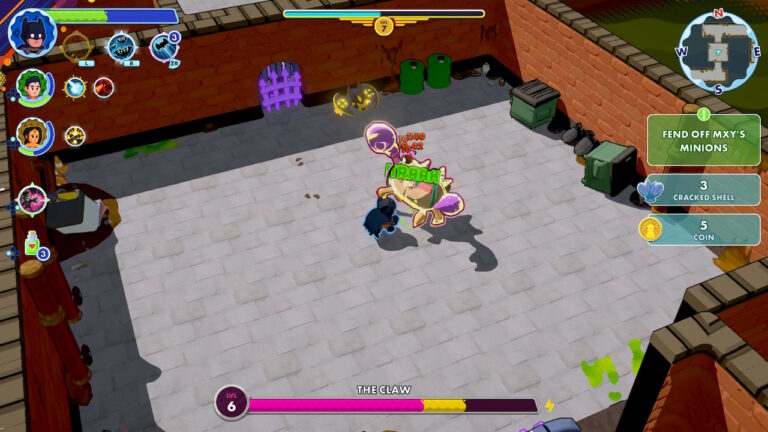This screenshot has height=432, width=768.
Task: Activate the batarang ability icon
Action: tap(121, 46)
